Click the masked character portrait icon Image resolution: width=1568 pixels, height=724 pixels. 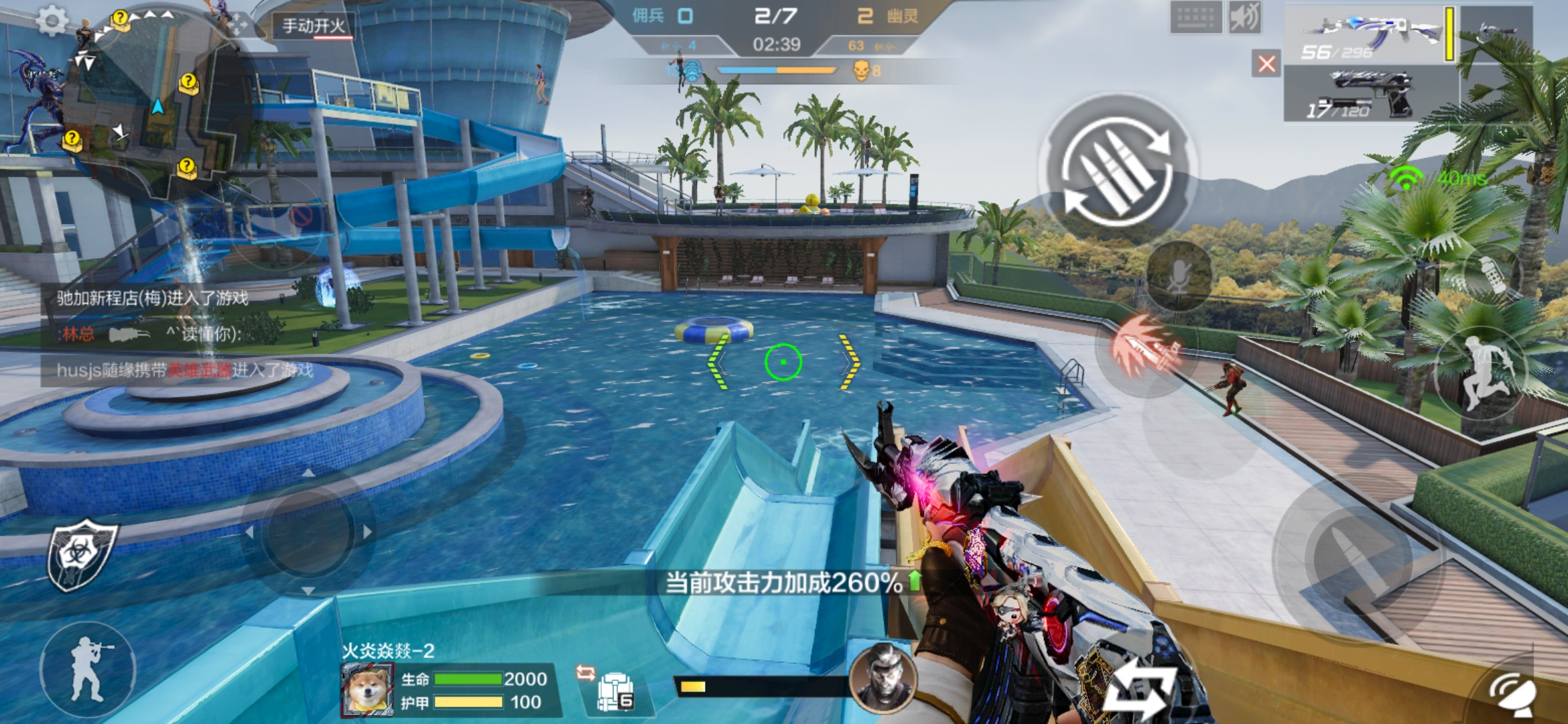point(882,677)
